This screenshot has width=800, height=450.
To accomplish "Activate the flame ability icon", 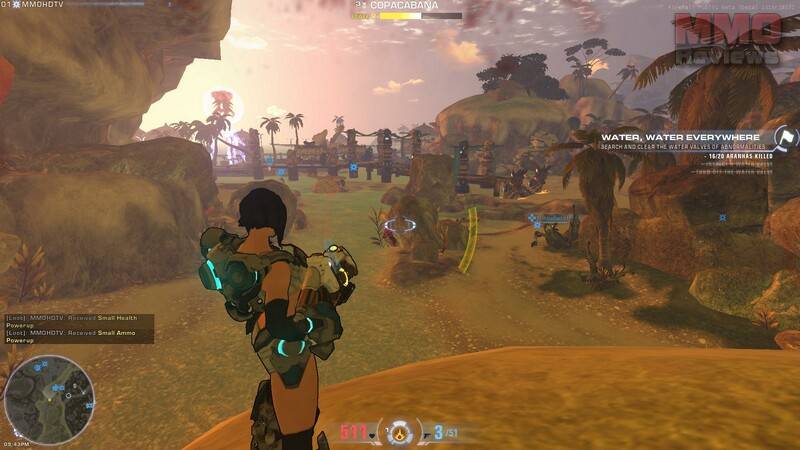I will tap(402, 432).
